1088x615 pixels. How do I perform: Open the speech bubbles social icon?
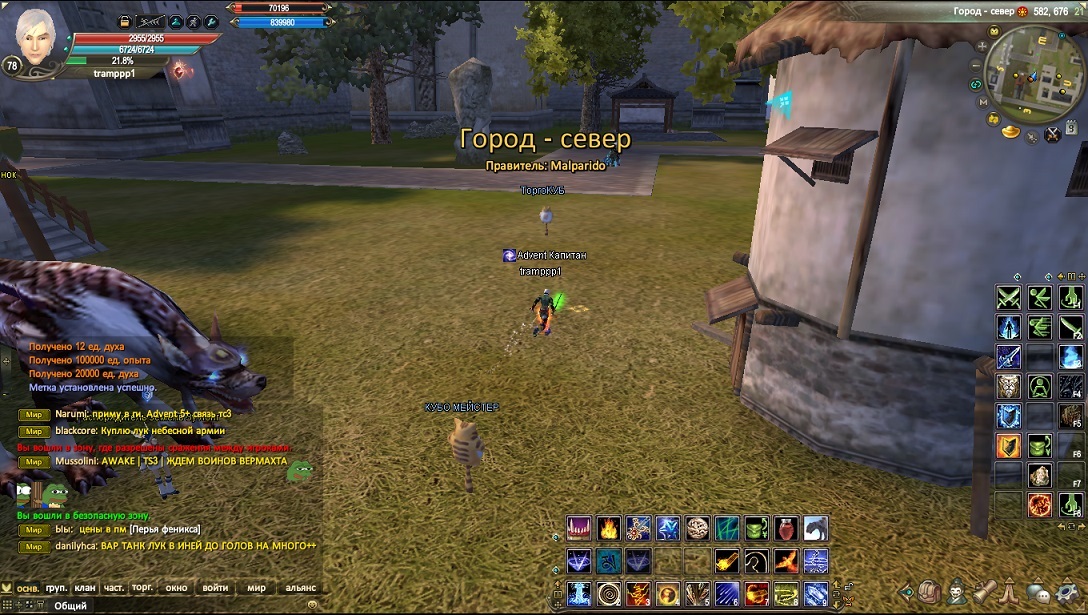1039,591
